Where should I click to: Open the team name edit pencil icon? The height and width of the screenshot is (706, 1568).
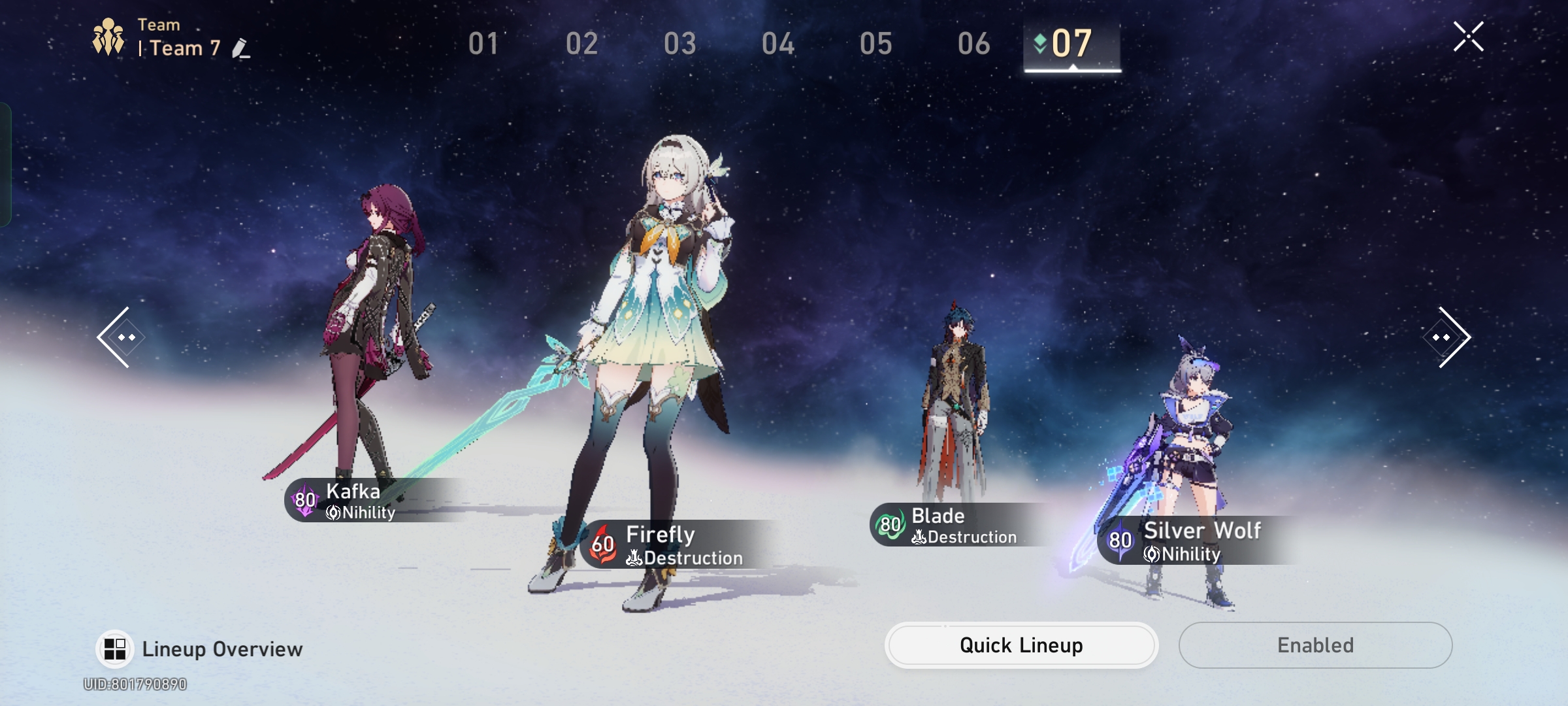[x=241, y=47]
